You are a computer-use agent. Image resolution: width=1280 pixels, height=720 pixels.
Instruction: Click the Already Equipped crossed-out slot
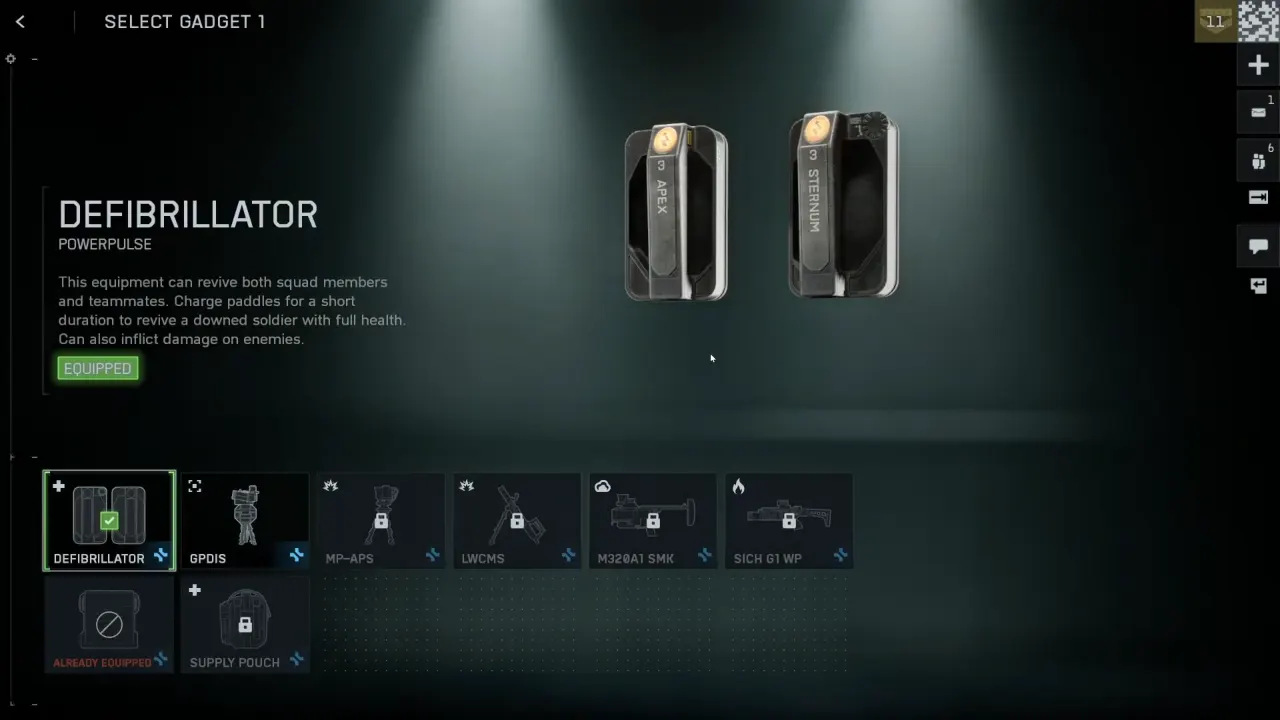coord(109,620)
